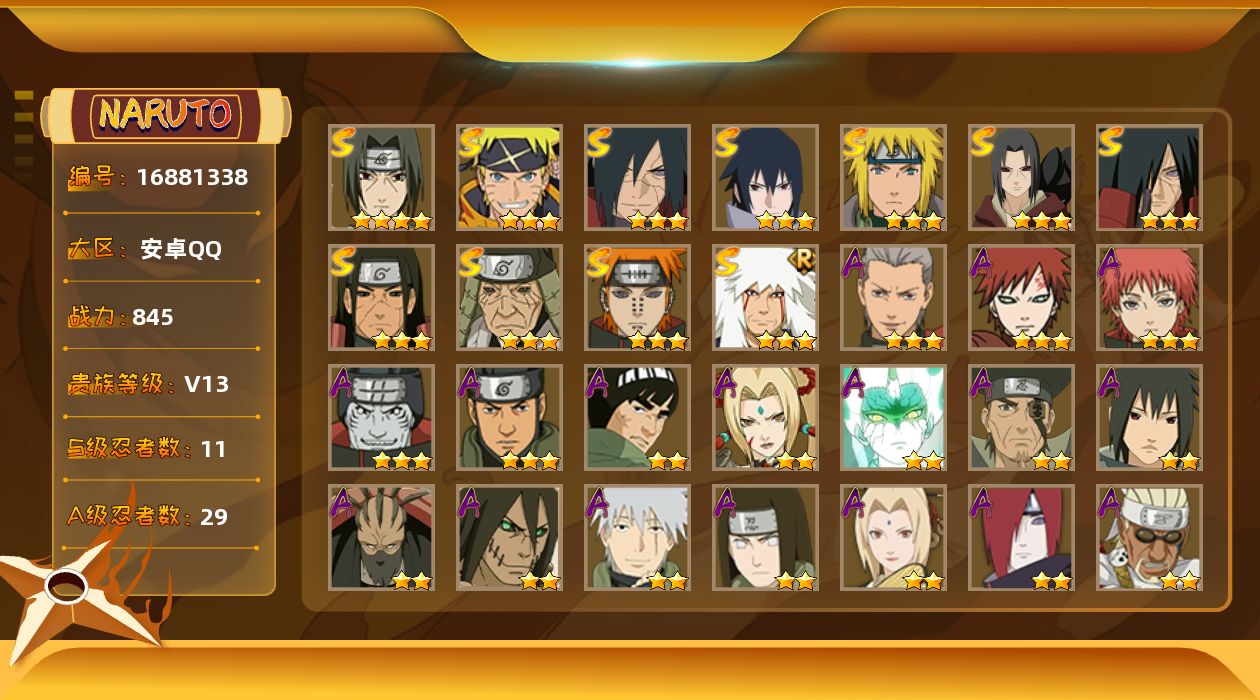Select the wrinkled old Hokage in helmet
Screen dimensions: 1260x700
(x=509, y=298)
